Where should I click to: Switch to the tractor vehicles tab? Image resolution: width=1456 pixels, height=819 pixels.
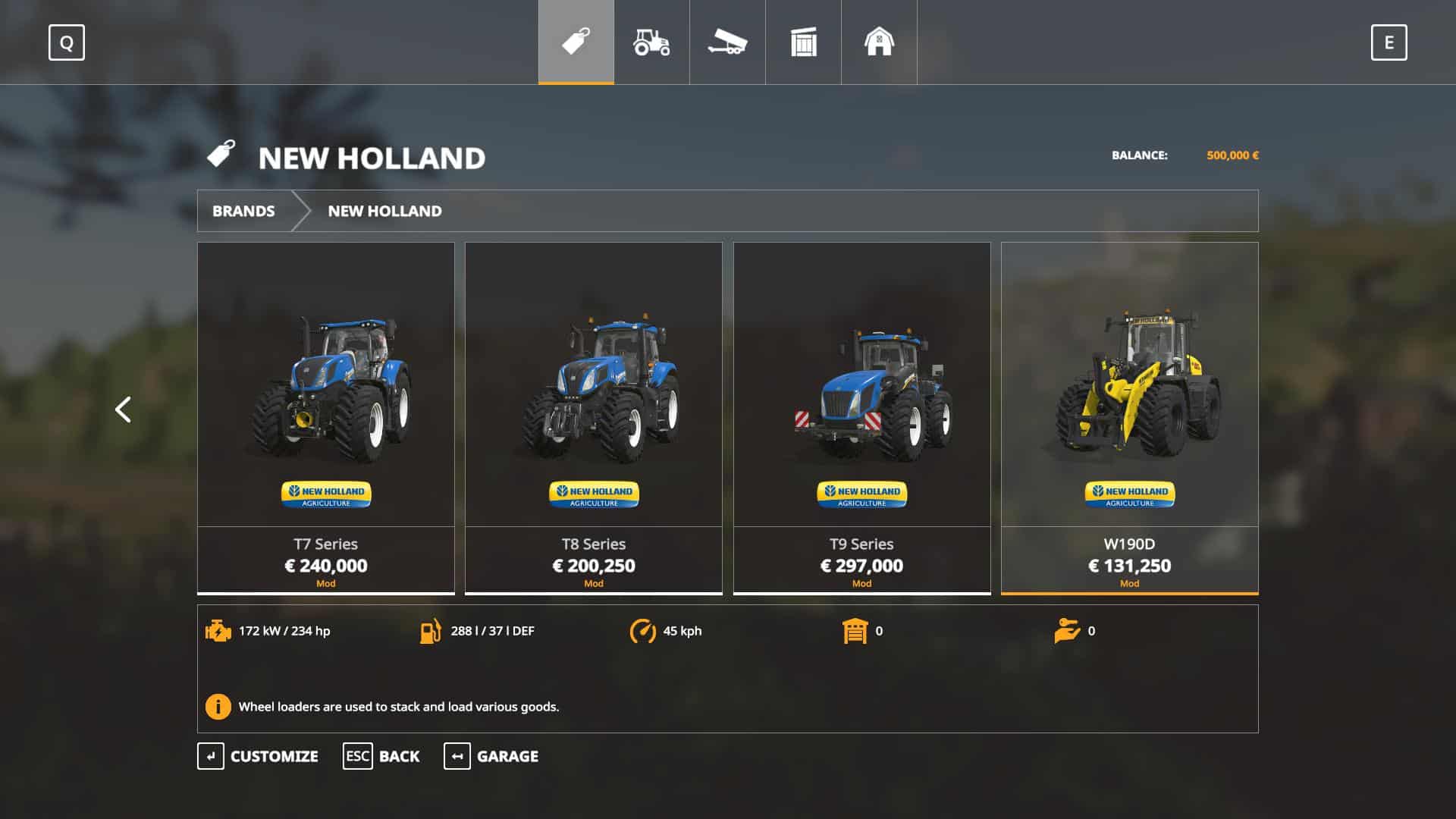pyautogui.click(x=651, y=42)
